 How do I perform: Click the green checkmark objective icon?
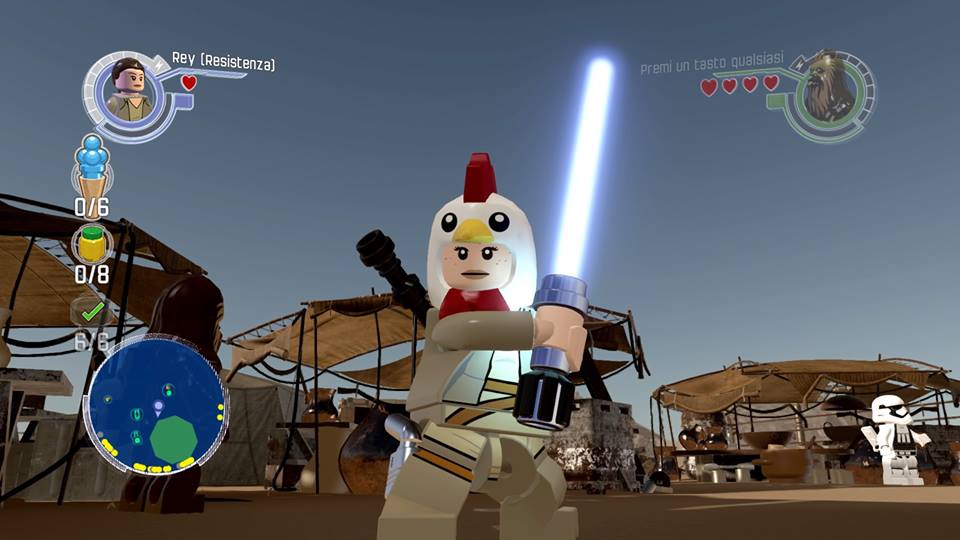[x=93, y=311]
